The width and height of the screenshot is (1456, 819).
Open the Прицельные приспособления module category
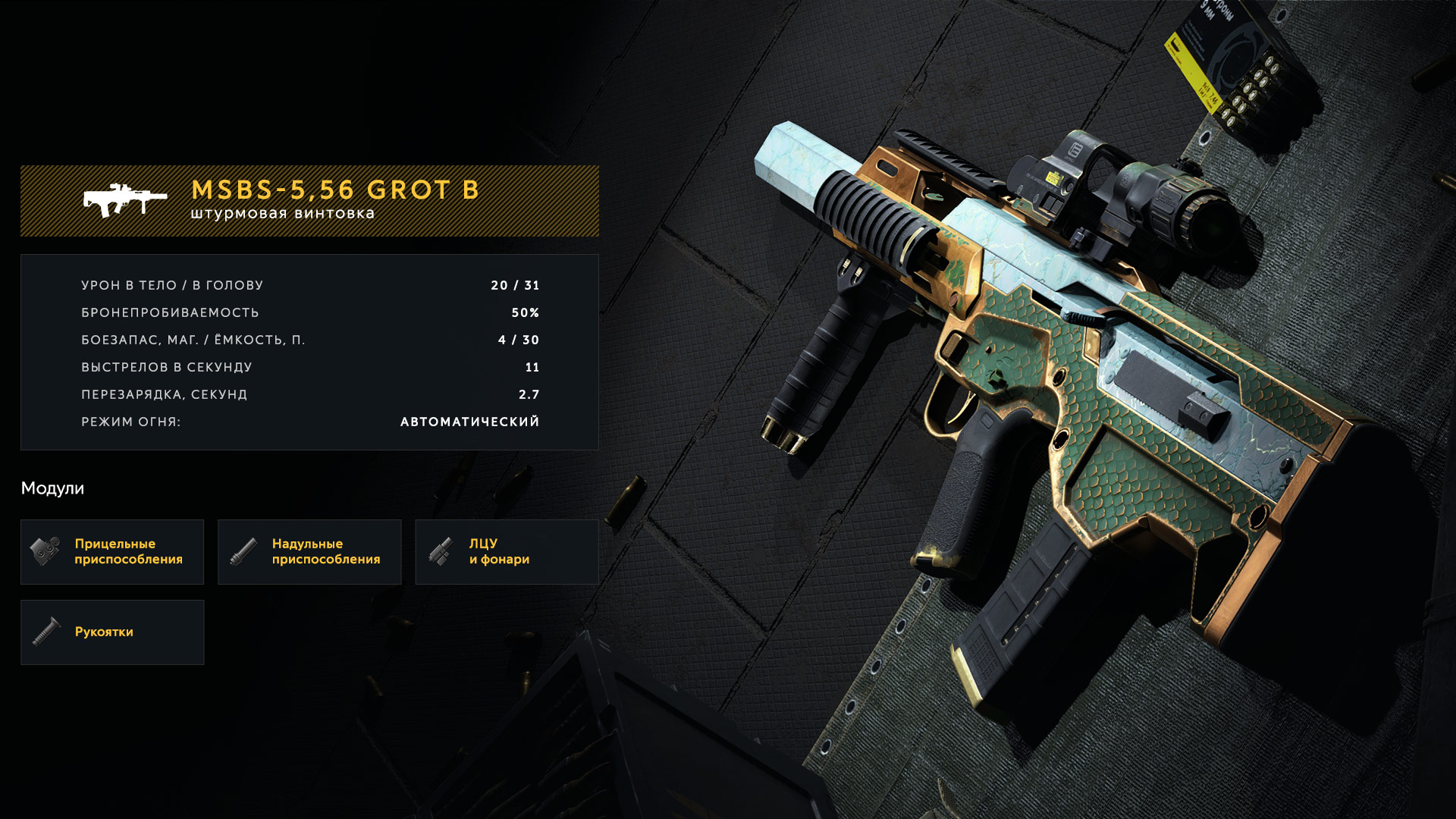(x=112, y=552)
